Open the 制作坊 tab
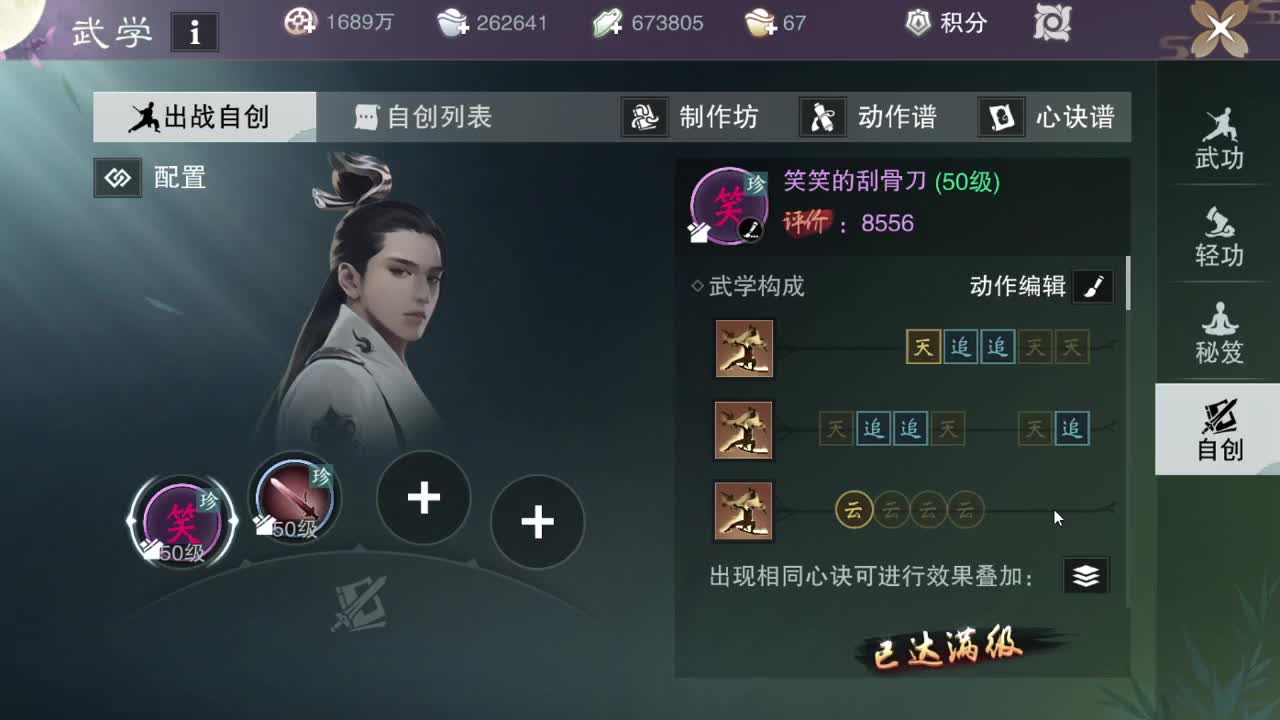Image resolution: width=1280 pixels, height=720 pixels. pos(702,117)
